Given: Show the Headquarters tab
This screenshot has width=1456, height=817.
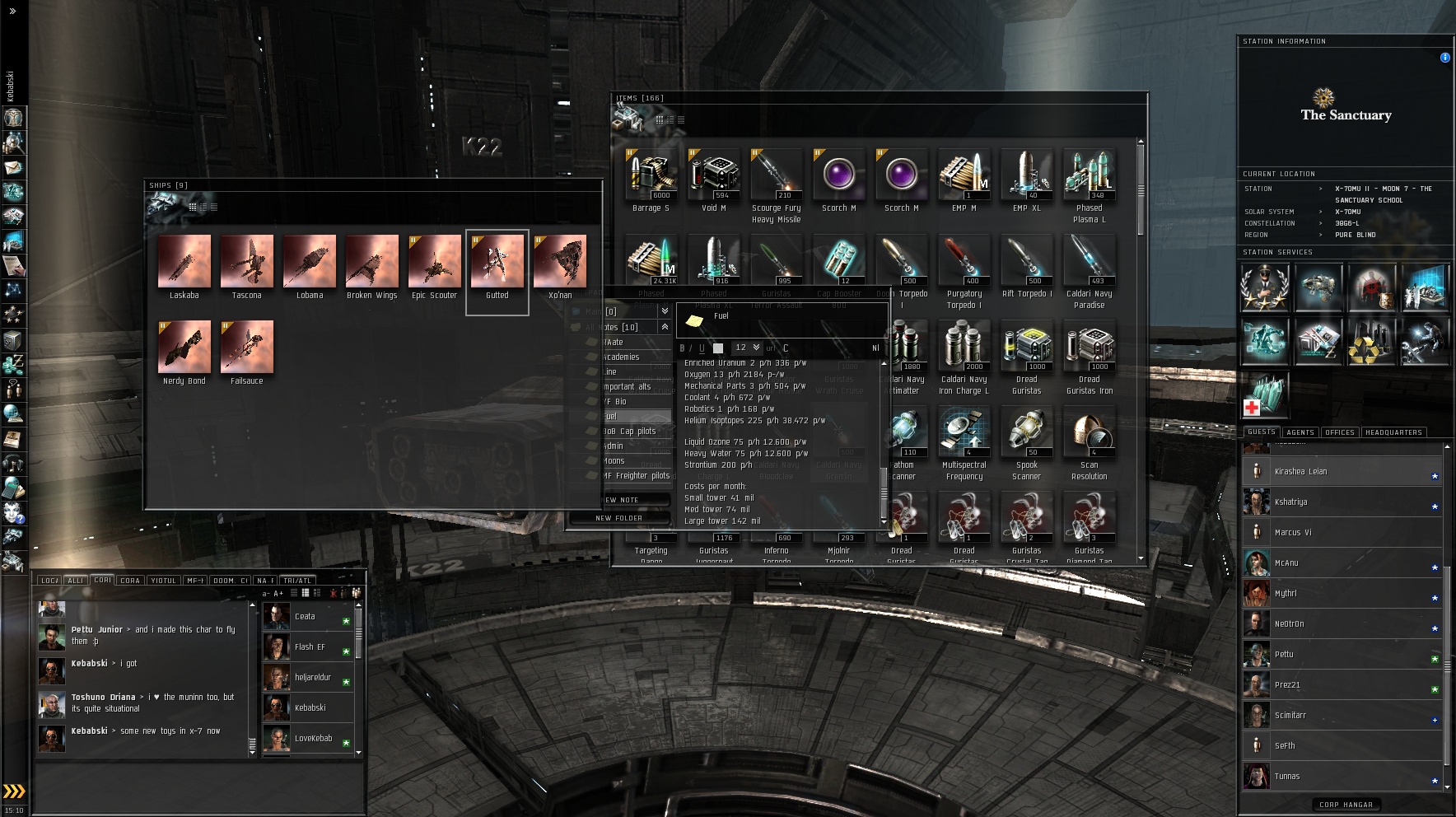Looking at the screenshot, I should coord(1393,432).
